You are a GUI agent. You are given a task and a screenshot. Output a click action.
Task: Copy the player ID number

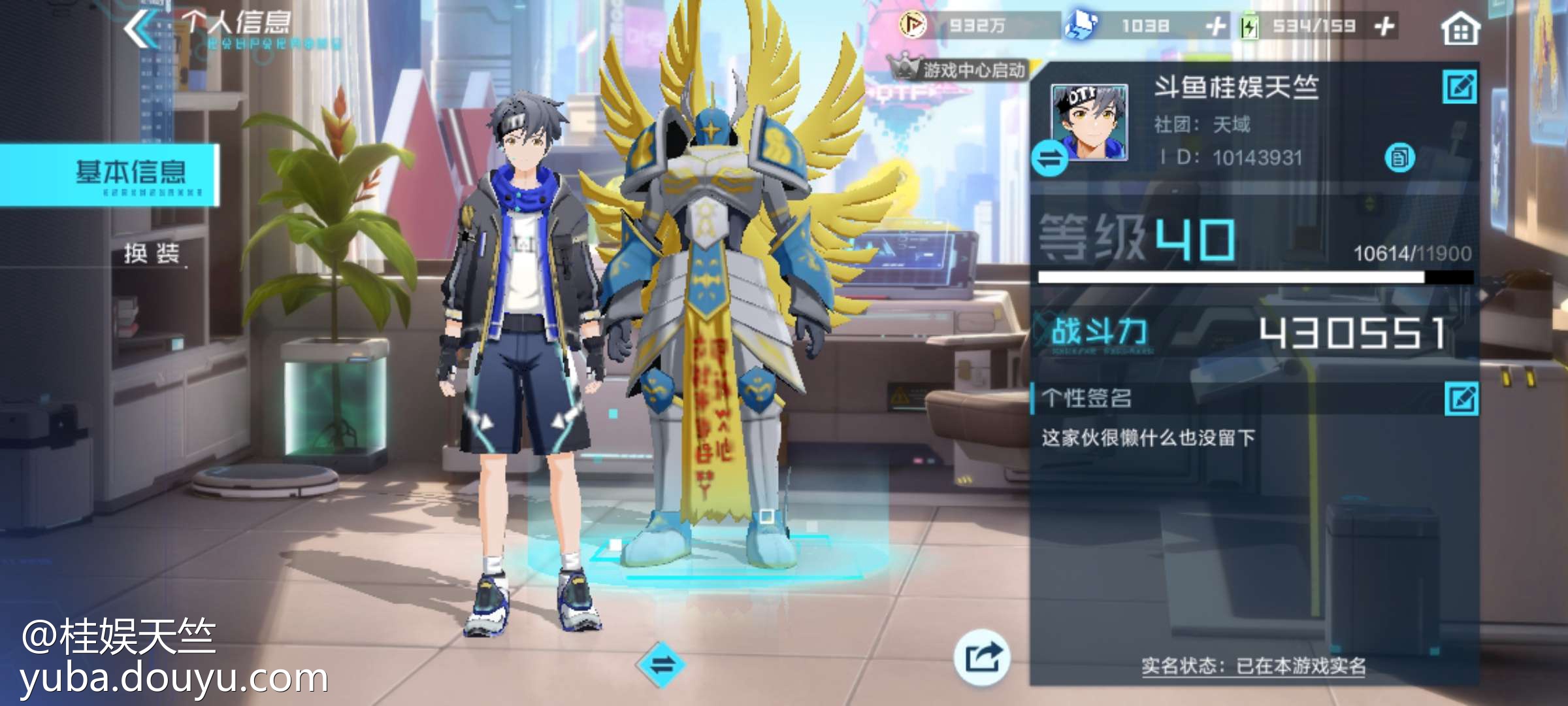[x=1399, y=158]
